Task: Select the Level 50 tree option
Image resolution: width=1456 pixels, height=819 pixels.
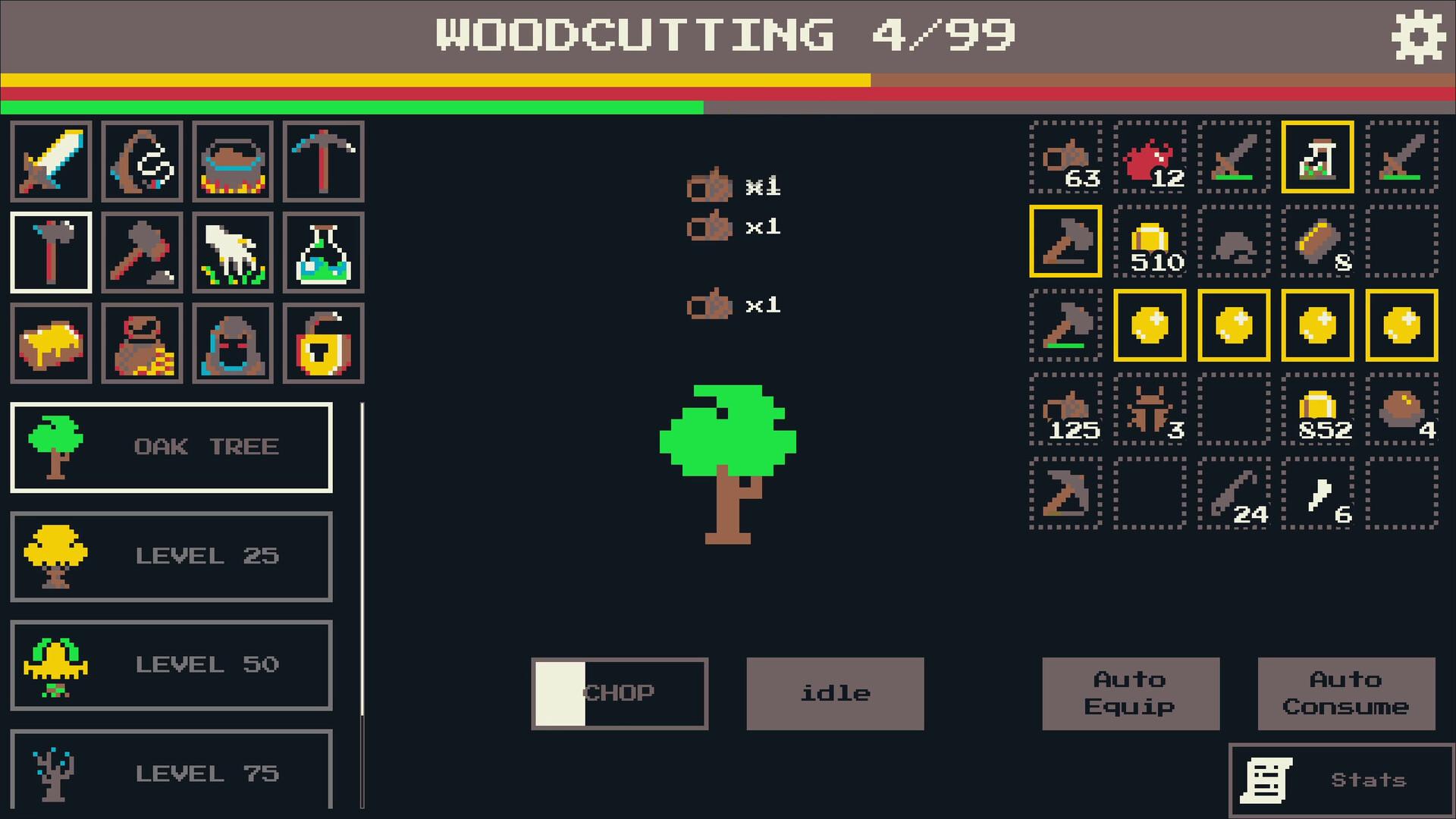Action: pos(171,665)
